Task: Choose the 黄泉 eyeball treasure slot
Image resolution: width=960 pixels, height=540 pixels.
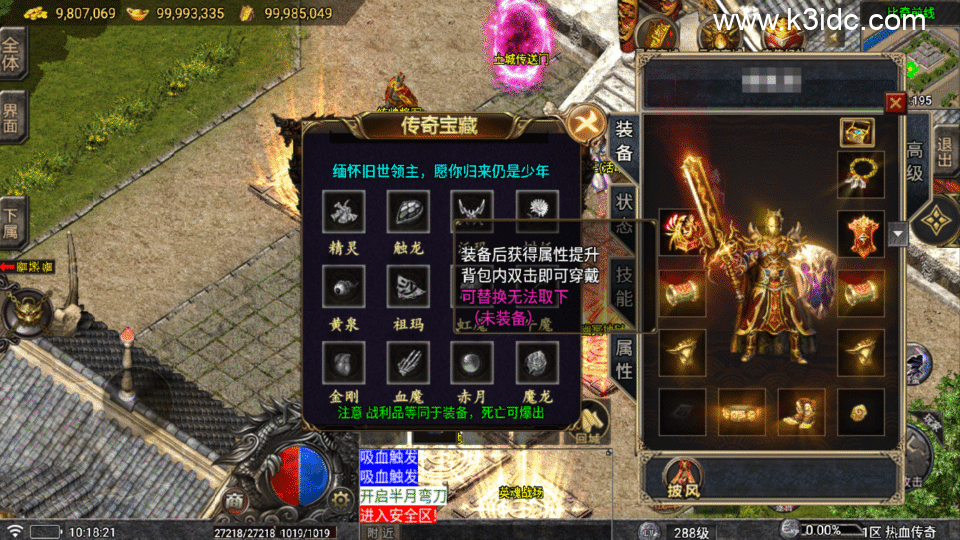Action: (x=344, y=287)
